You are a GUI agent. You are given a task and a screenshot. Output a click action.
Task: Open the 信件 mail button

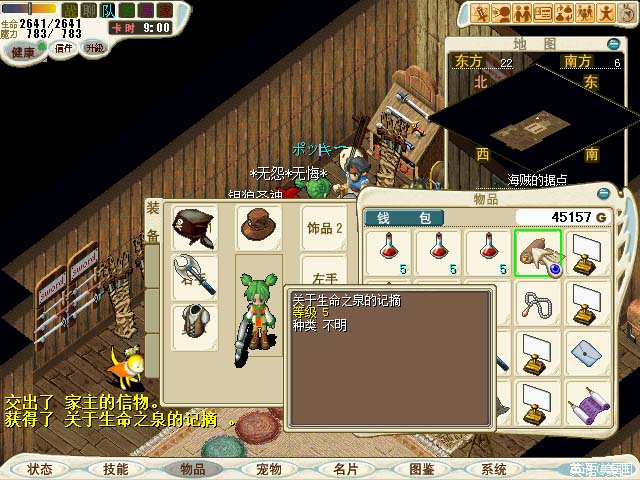point(63,48)
